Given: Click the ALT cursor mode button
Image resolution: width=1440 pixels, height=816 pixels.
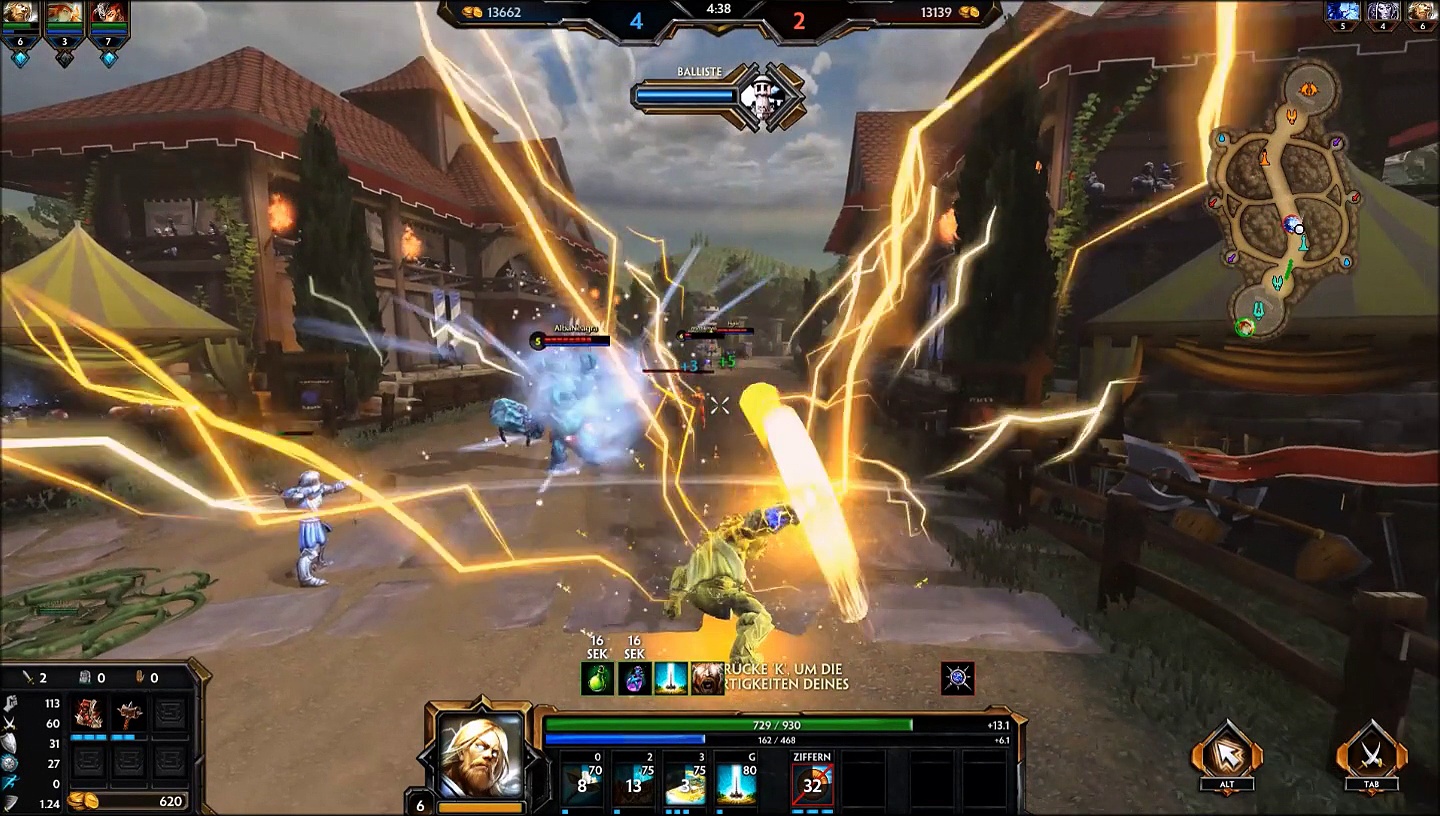Looking at the screenshot, I should click(1227, 752).
